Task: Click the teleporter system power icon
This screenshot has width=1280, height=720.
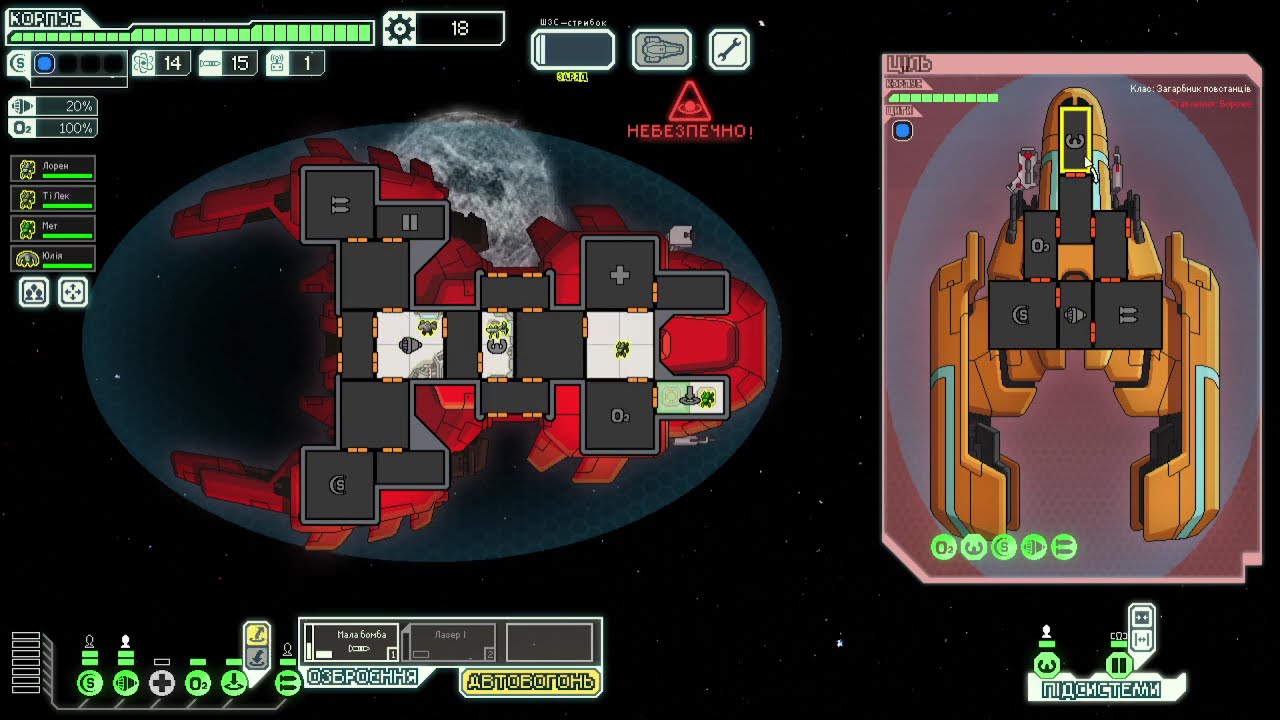Action: tap(234, 683)
